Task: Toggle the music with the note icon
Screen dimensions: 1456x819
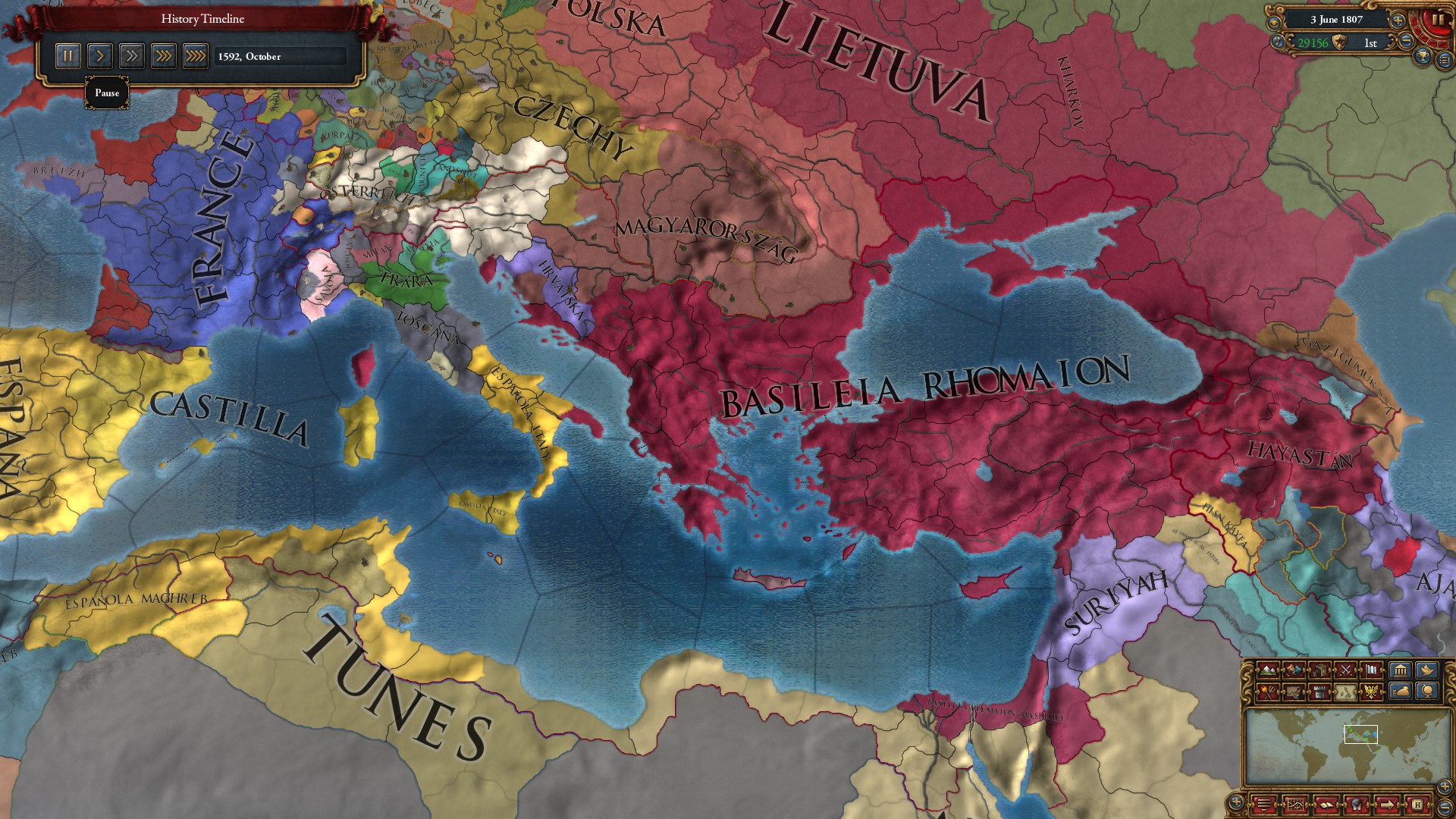Action: point(1278,42)
